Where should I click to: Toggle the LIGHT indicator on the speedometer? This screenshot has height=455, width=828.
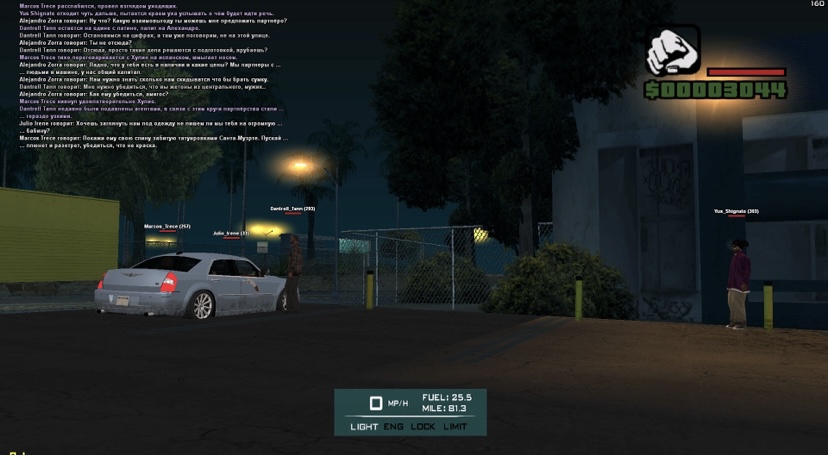(364, 427)
